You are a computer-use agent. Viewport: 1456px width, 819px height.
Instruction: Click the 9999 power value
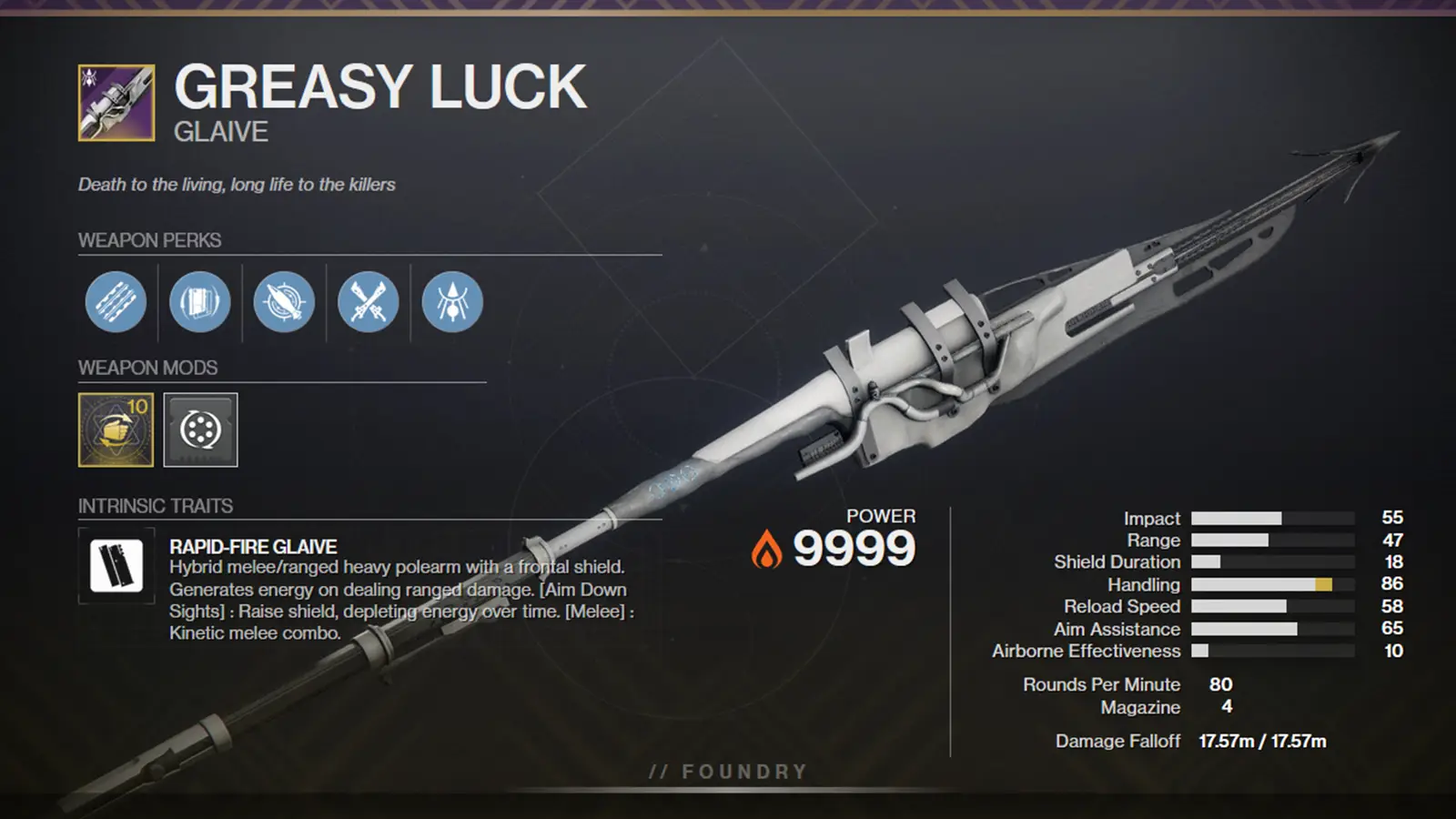click(x=856, y=546)
